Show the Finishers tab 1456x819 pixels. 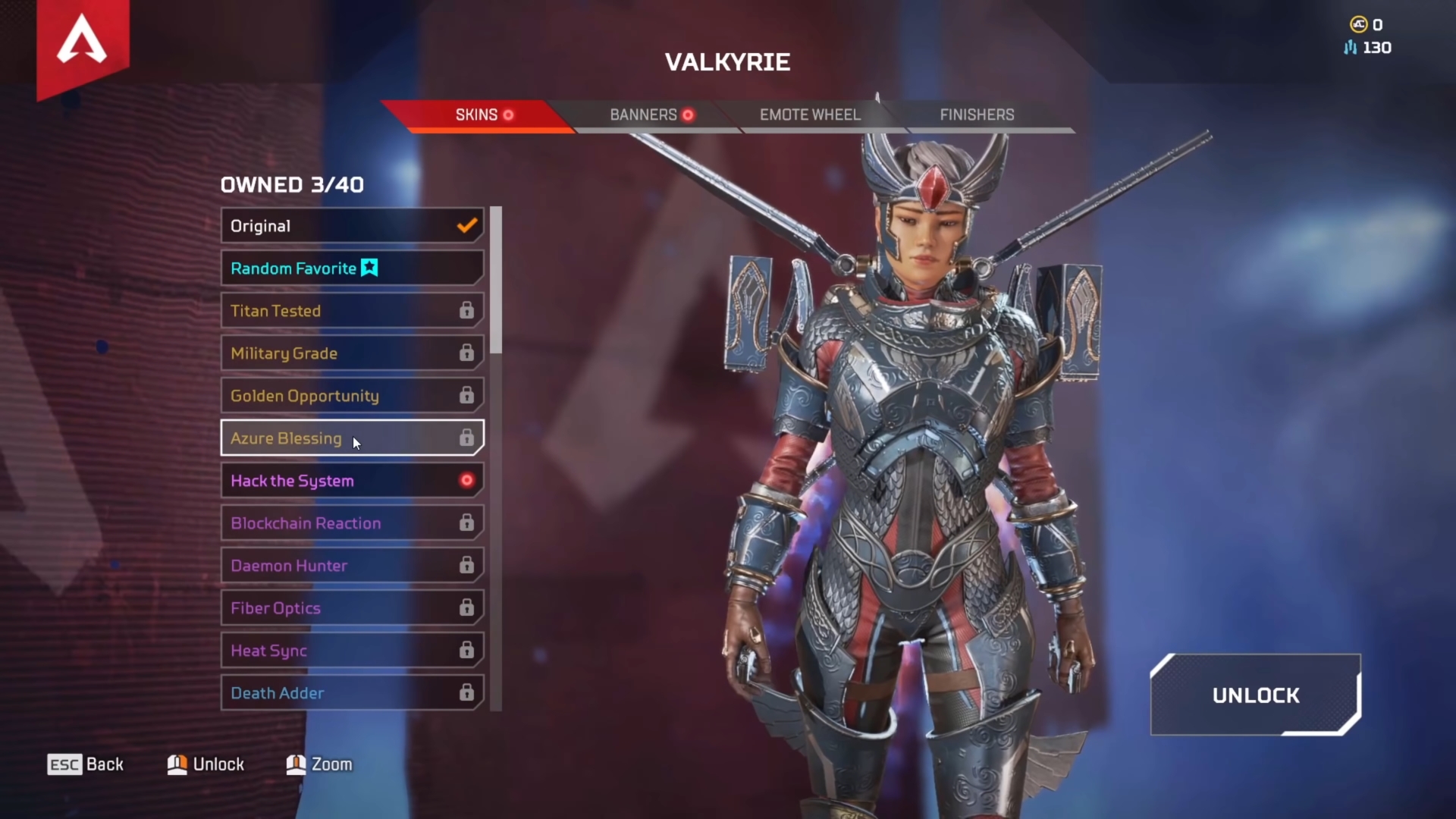tap(977, 115)
